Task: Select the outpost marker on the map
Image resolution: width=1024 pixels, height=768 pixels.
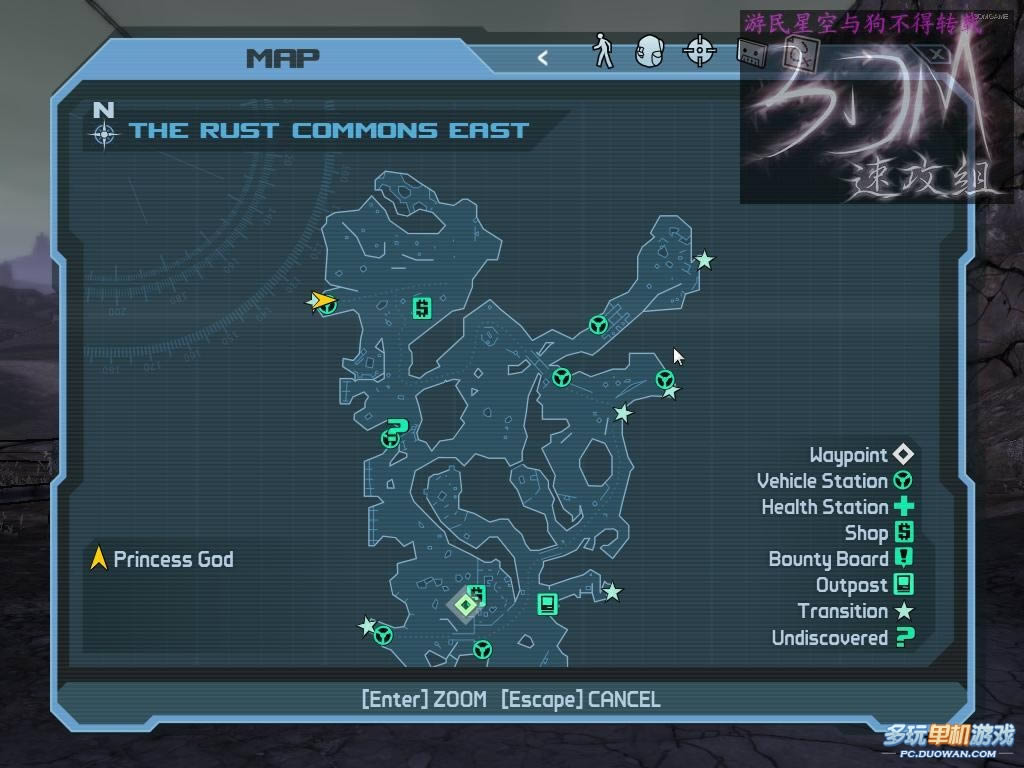Action: coord(546,603)
